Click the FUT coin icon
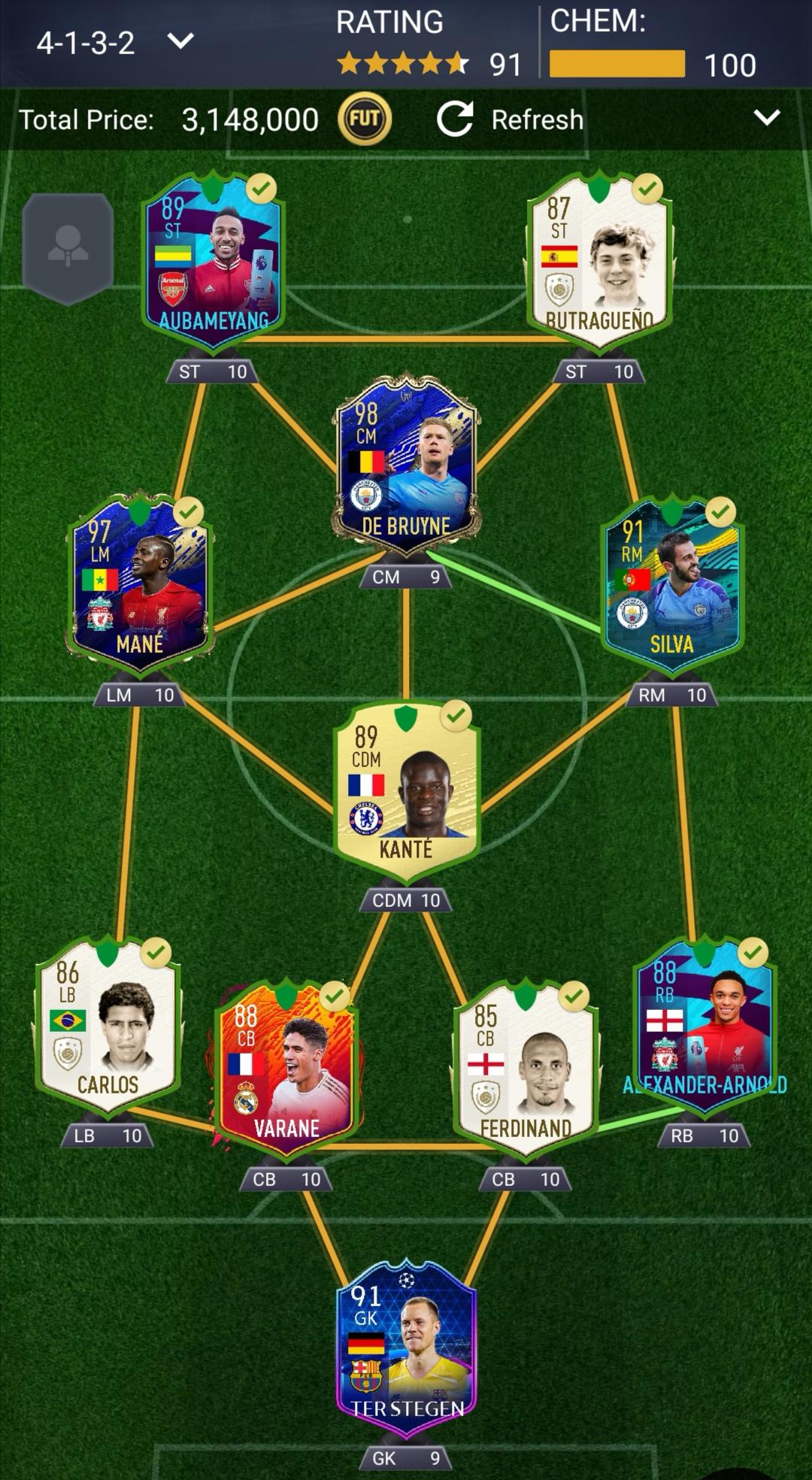Image resolution: width=812 pixels, height=1480 pixels. tap(365, 119)
